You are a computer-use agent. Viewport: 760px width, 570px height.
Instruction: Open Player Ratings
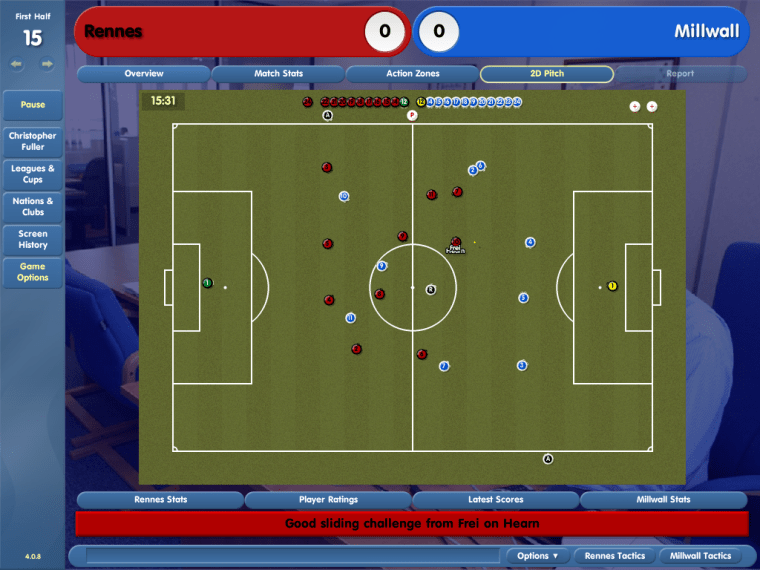click(328, 500)
